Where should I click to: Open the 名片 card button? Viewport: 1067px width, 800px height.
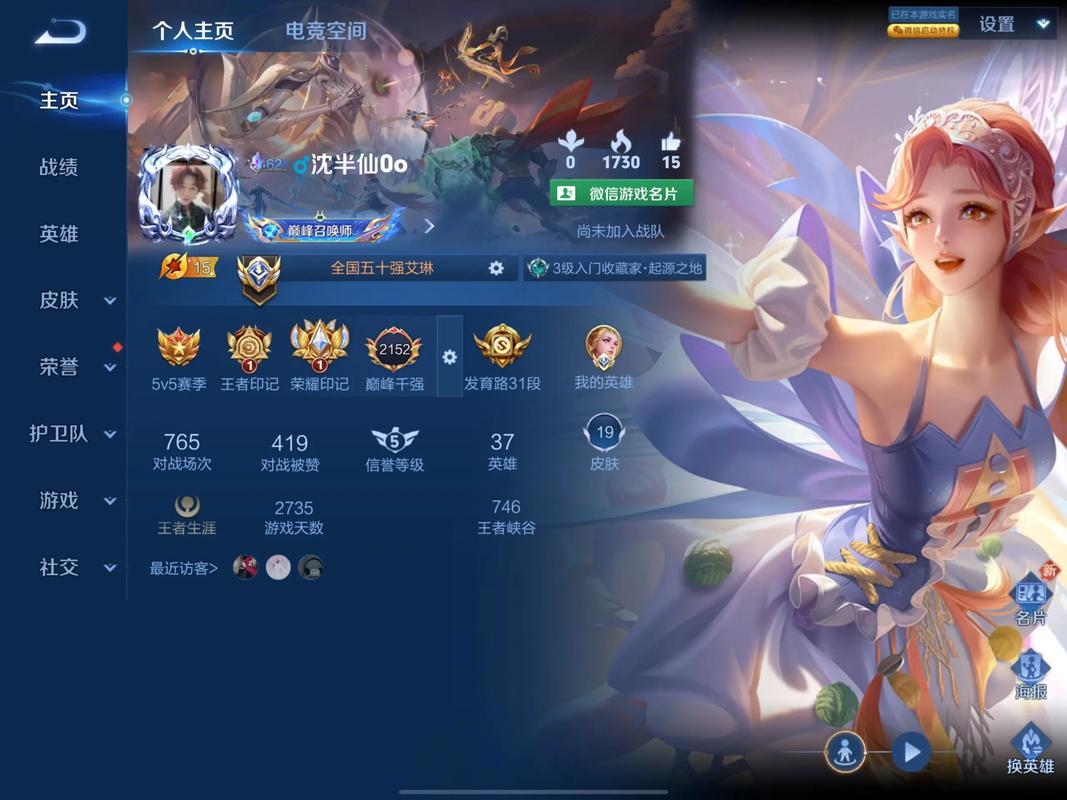coord(1031,599)
